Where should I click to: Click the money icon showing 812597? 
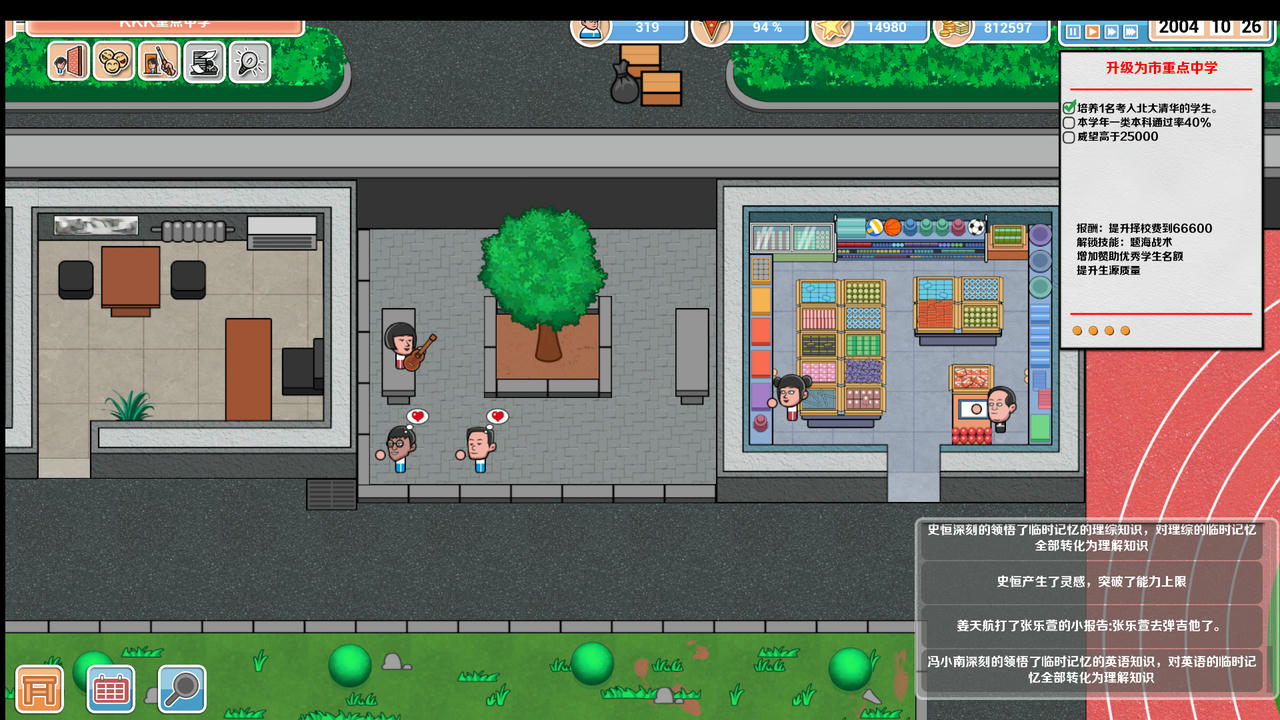pos(953,29)
